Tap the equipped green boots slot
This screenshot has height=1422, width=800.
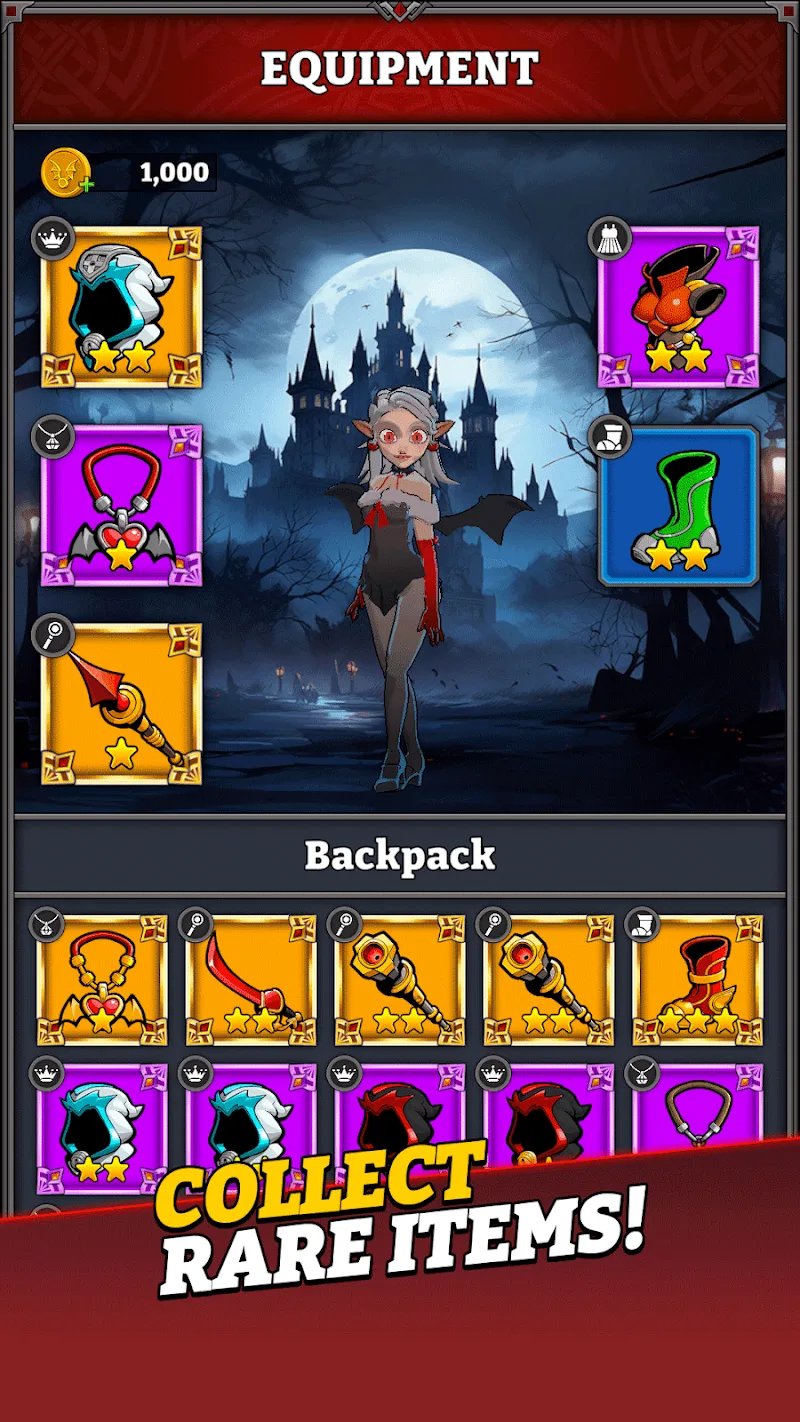678,505
